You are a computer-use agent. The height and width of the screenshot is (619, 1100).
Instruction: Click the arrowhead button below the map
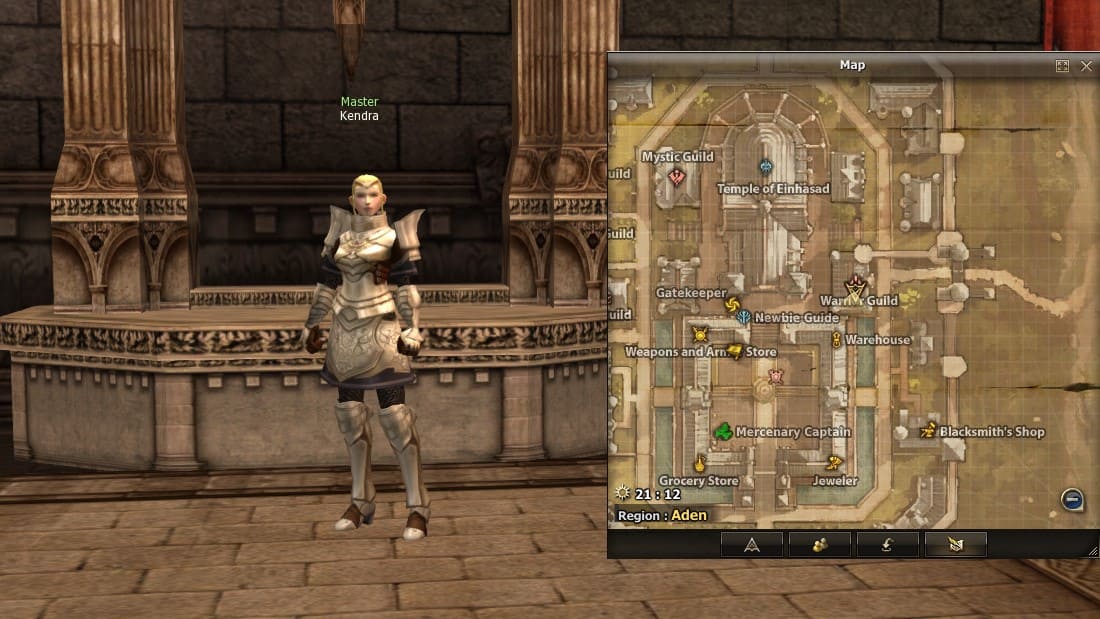click(751, 545)
